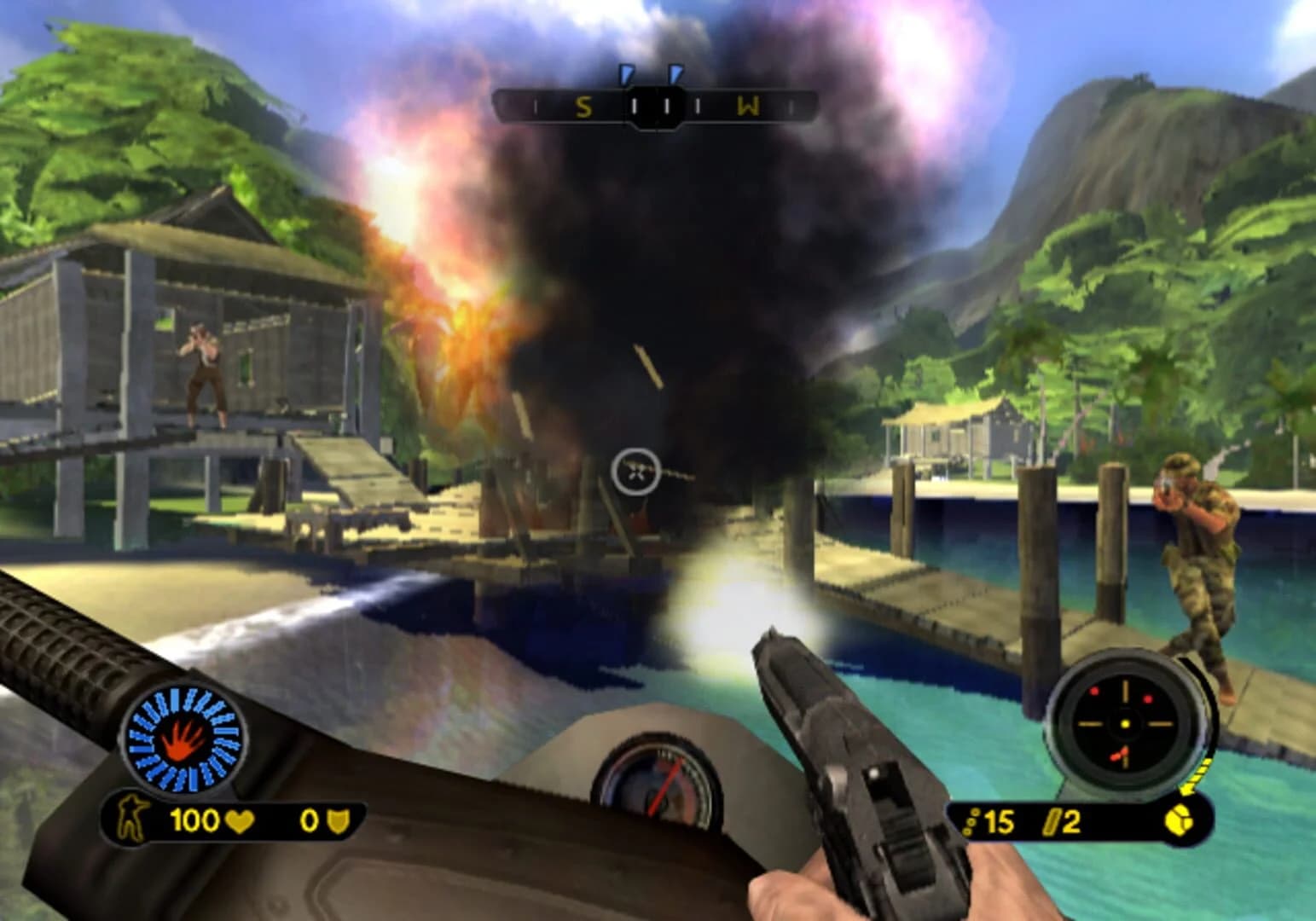Click the W label on the compass
Image resolution: width=1316 pixels, height=921 pixels.
[x=749, y=107]
